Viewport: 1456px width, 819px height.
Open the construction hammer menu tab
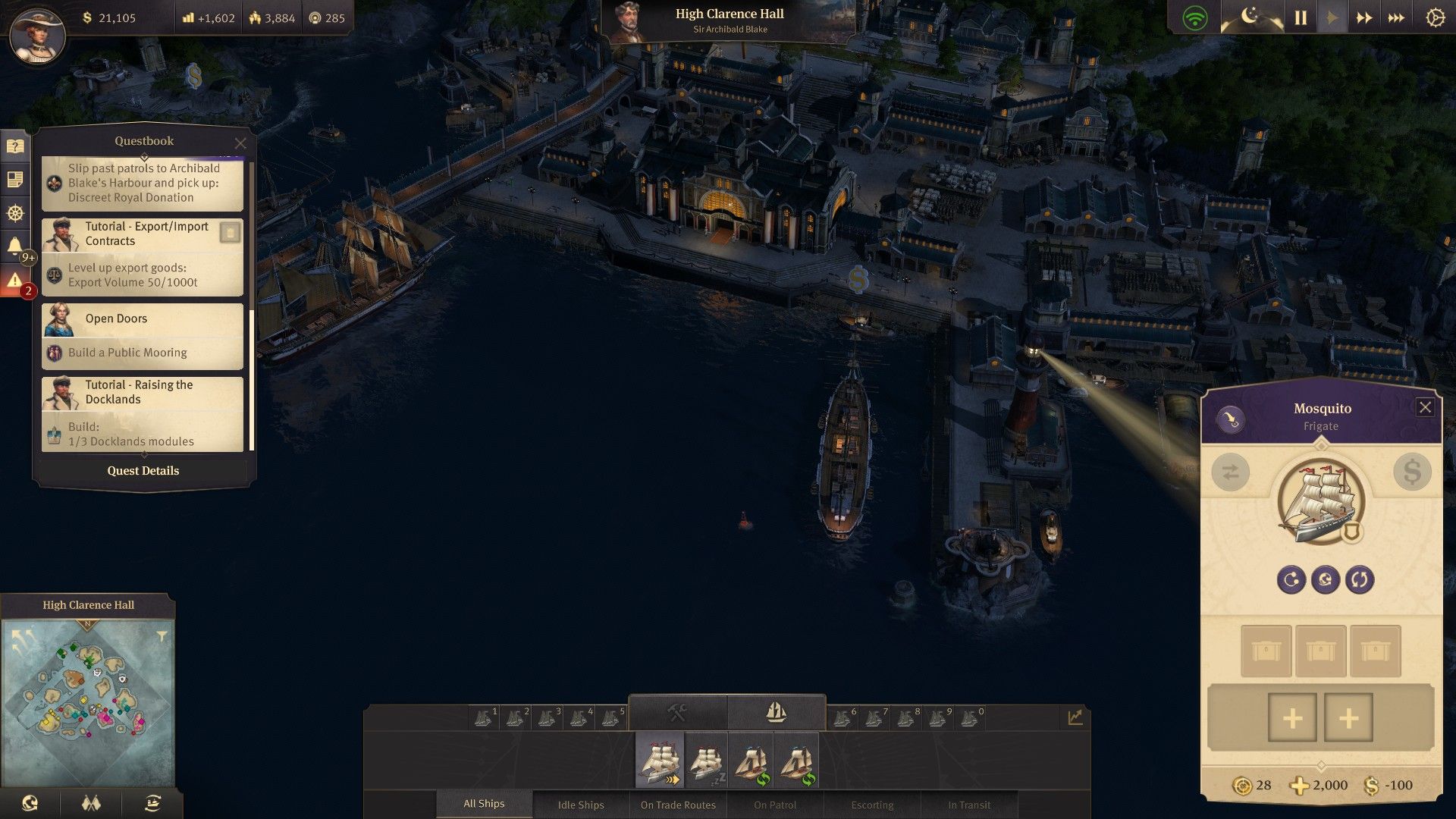coord(677,713)
